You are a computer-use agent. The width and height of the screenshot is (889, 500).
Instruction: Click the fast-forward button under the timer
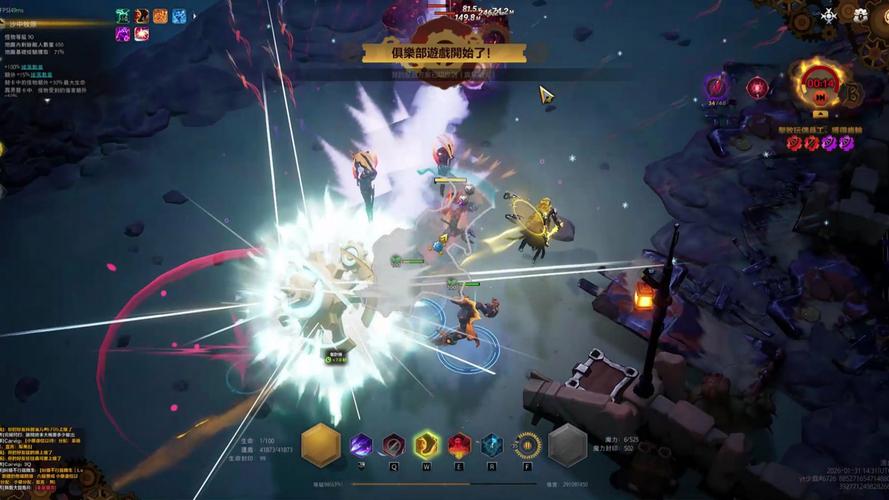[x=820, y=98]
